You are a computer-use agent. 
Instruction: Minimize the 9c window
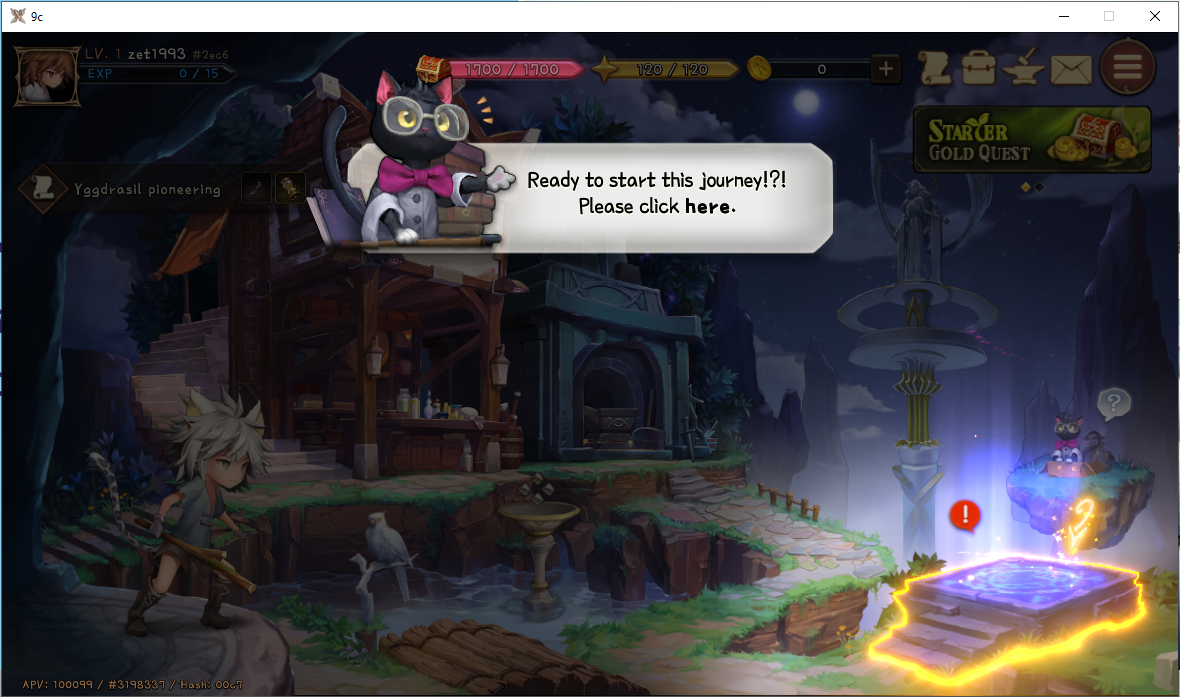click(x=1063, y=16)
